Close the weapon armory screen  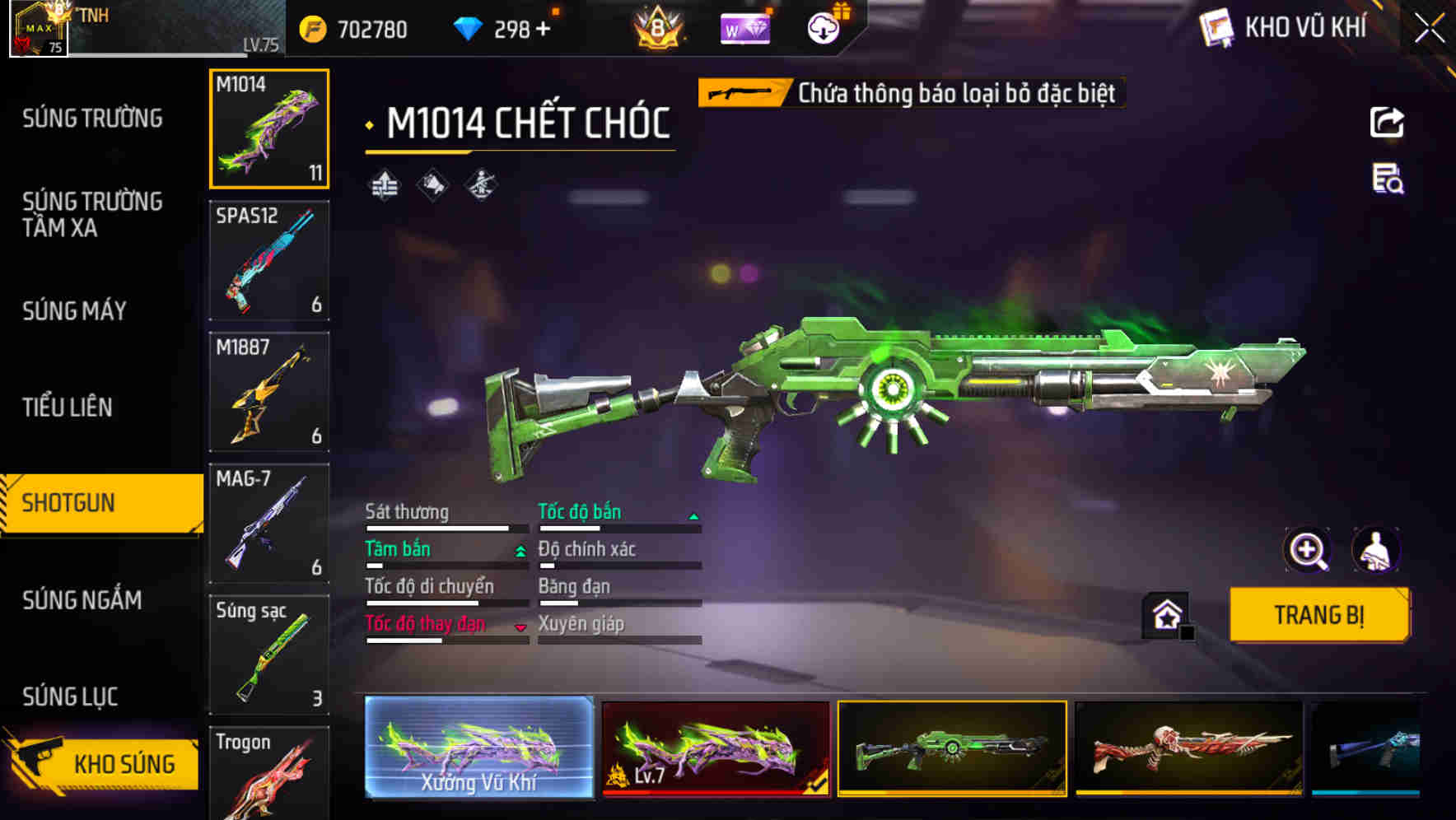1430,29
